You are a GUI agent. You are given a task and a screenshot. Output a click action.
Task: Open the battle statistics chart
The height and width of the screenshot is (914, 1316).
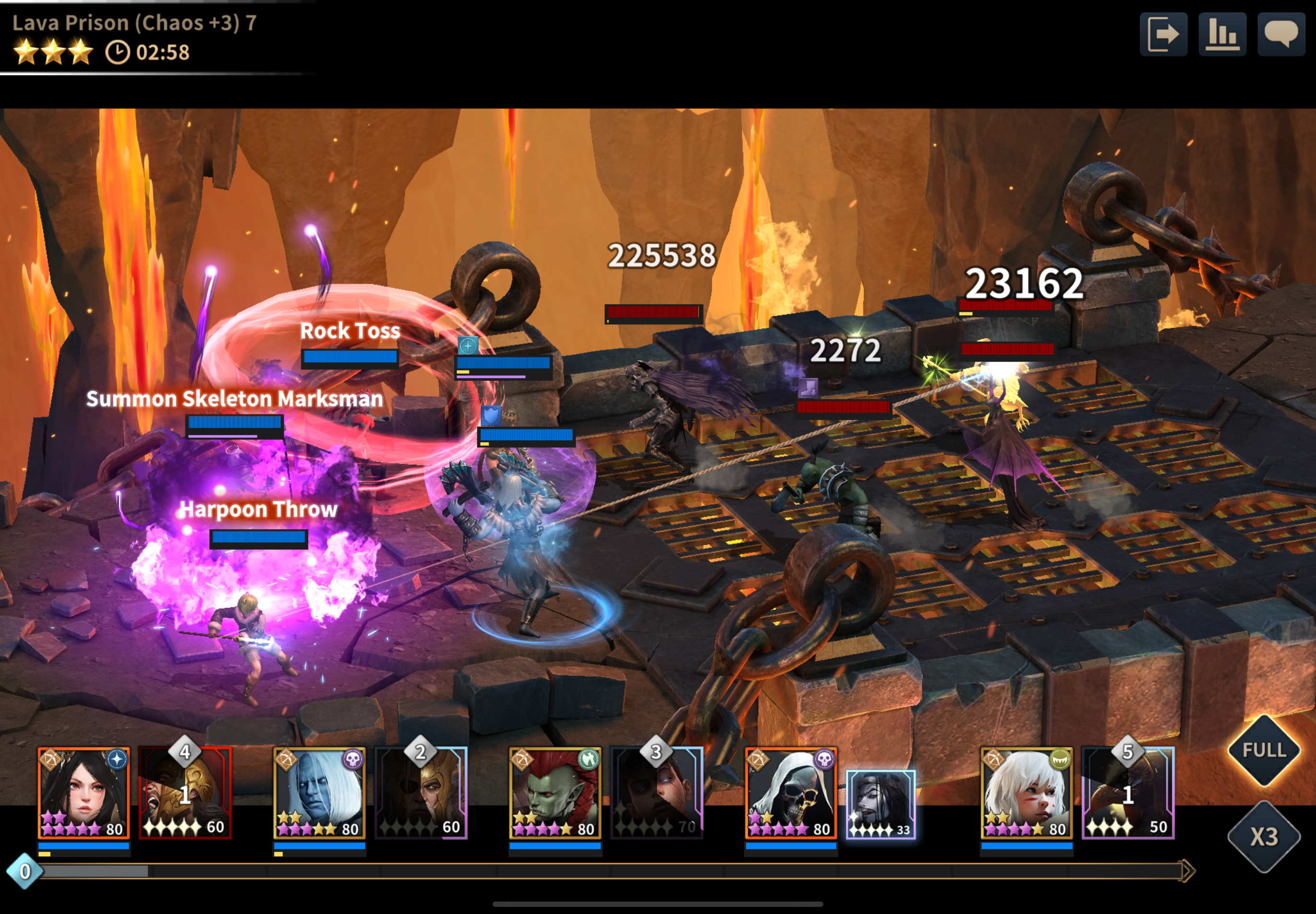click(1222, 34)
